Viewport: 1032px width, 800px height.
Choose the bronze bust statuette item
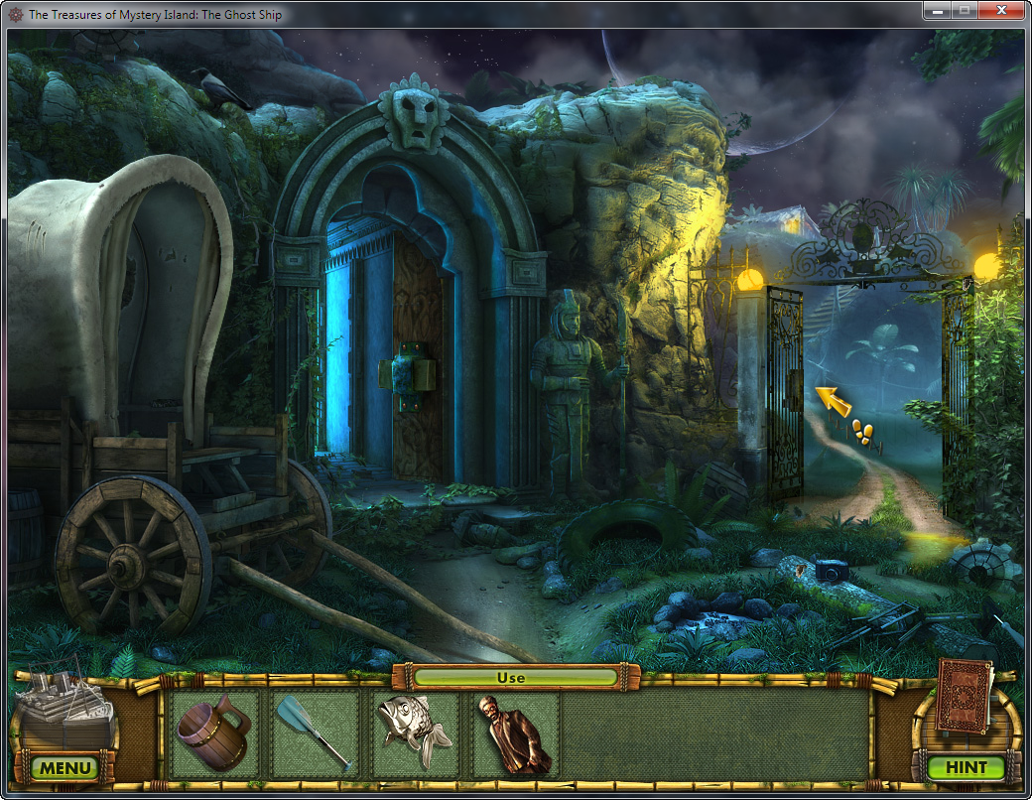[x=514, y=735]
